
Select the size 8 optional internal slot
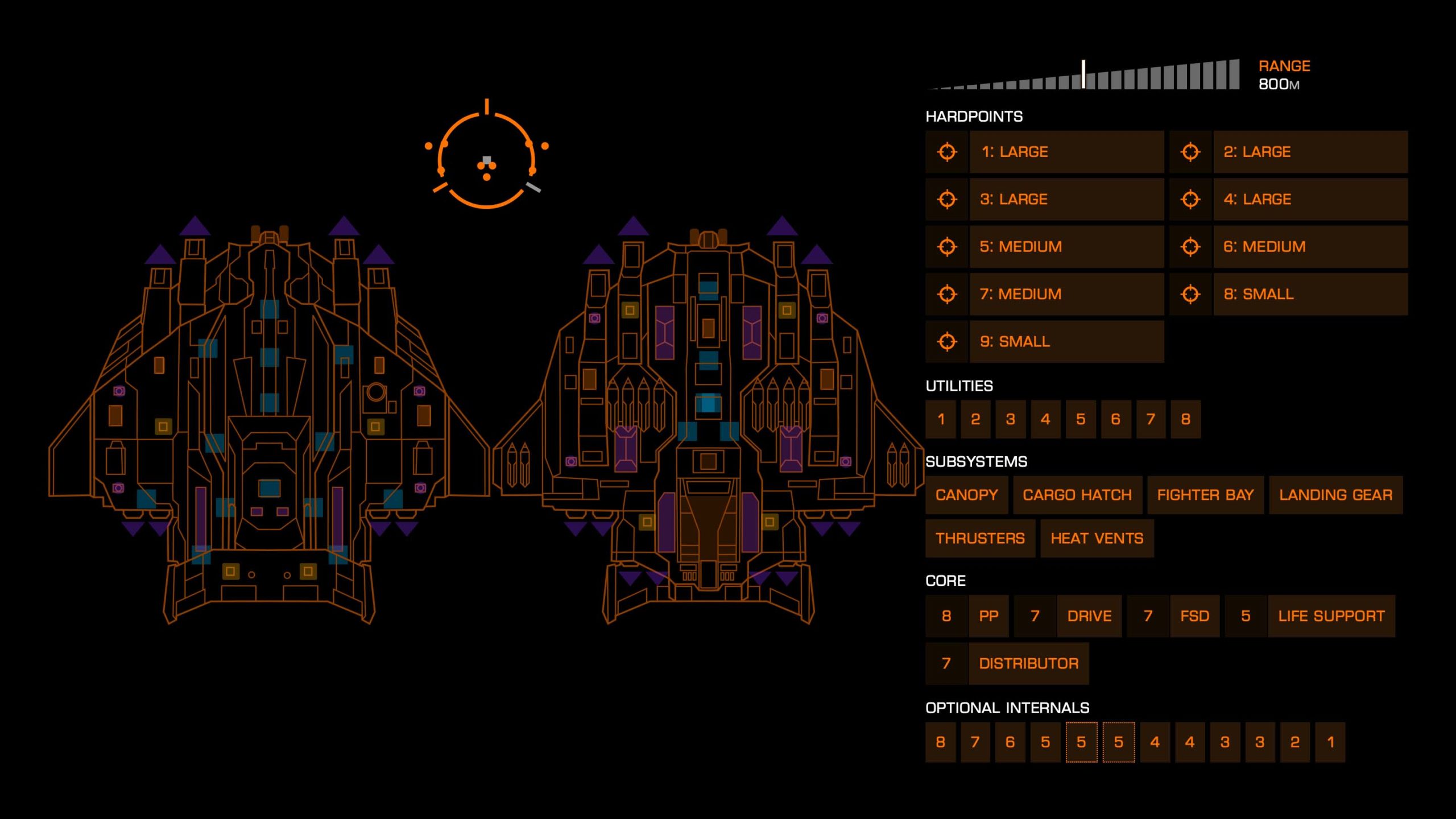pos(940,741)
